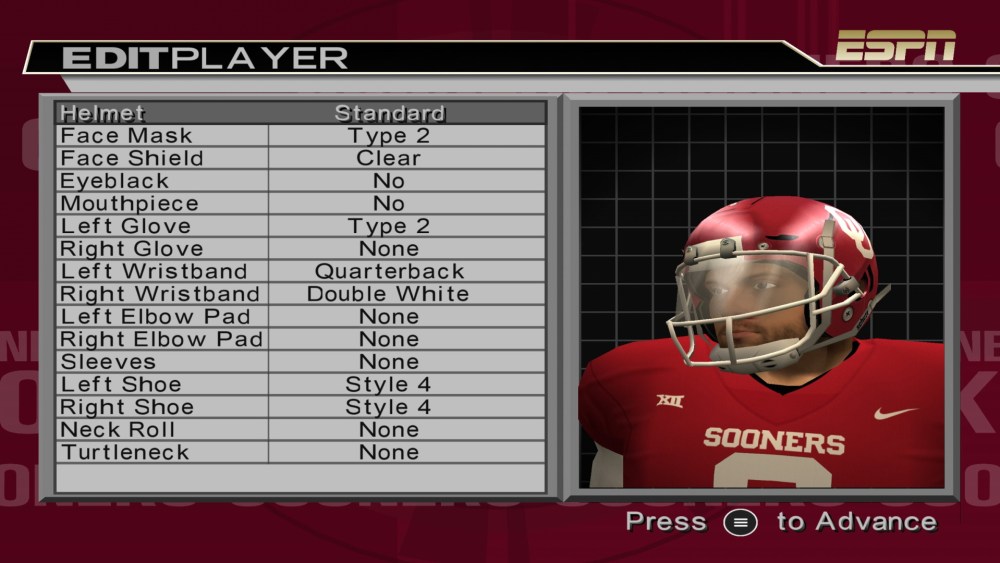Choose the Left Elbow Pad row
This screenshot has height=563, width=1000.
(x=300, y=317)
